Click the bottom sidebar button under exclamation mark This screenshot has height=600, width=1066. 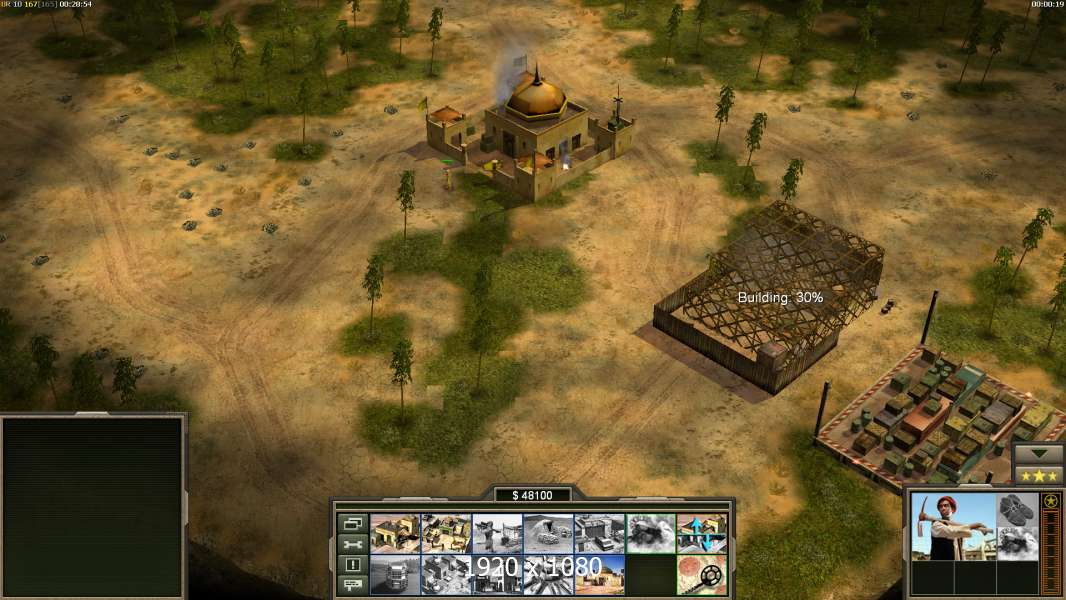352,585
